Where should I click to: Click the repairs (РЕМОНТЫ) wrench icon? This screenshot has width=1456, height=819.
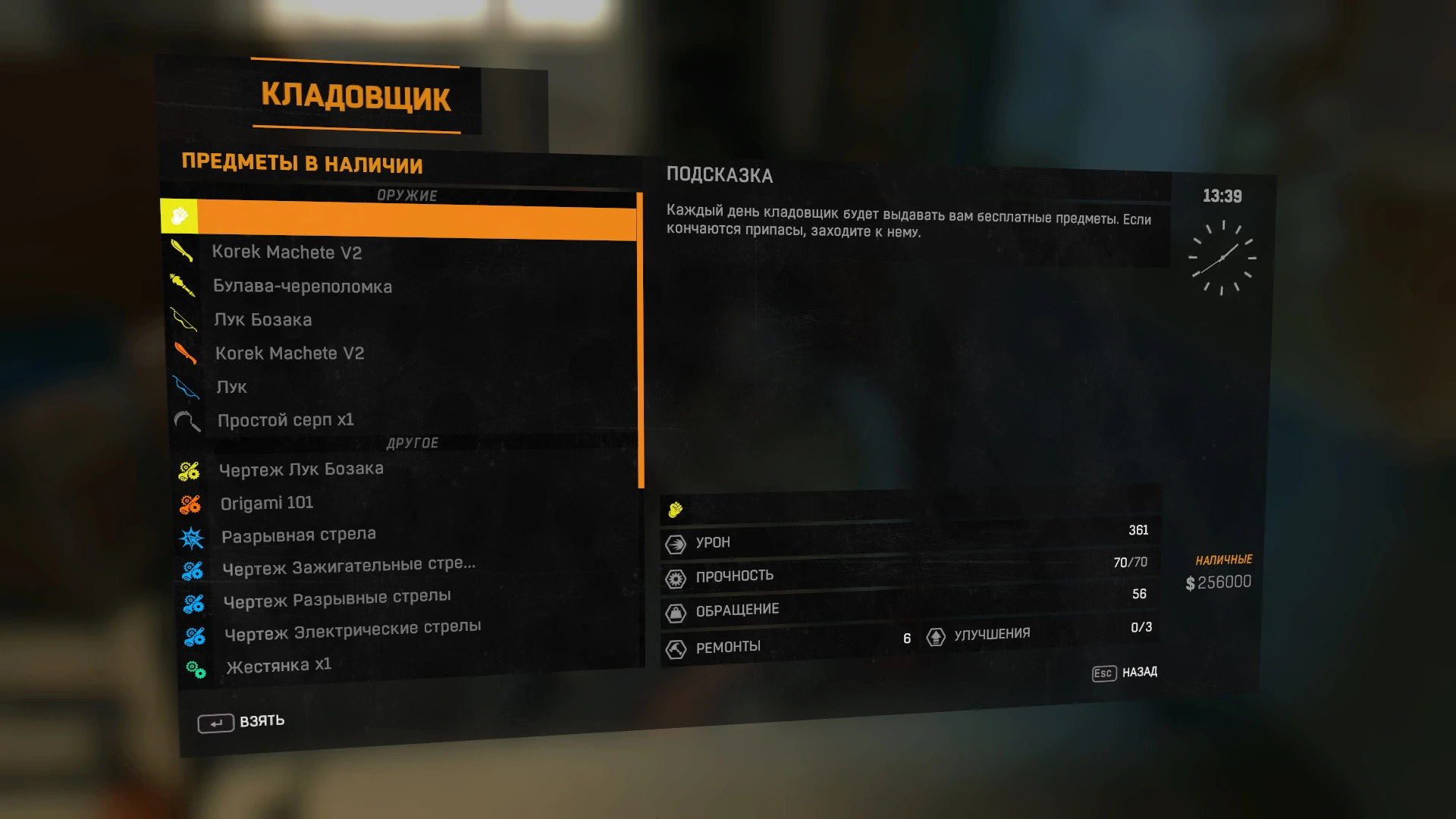[x=676, y=646]
